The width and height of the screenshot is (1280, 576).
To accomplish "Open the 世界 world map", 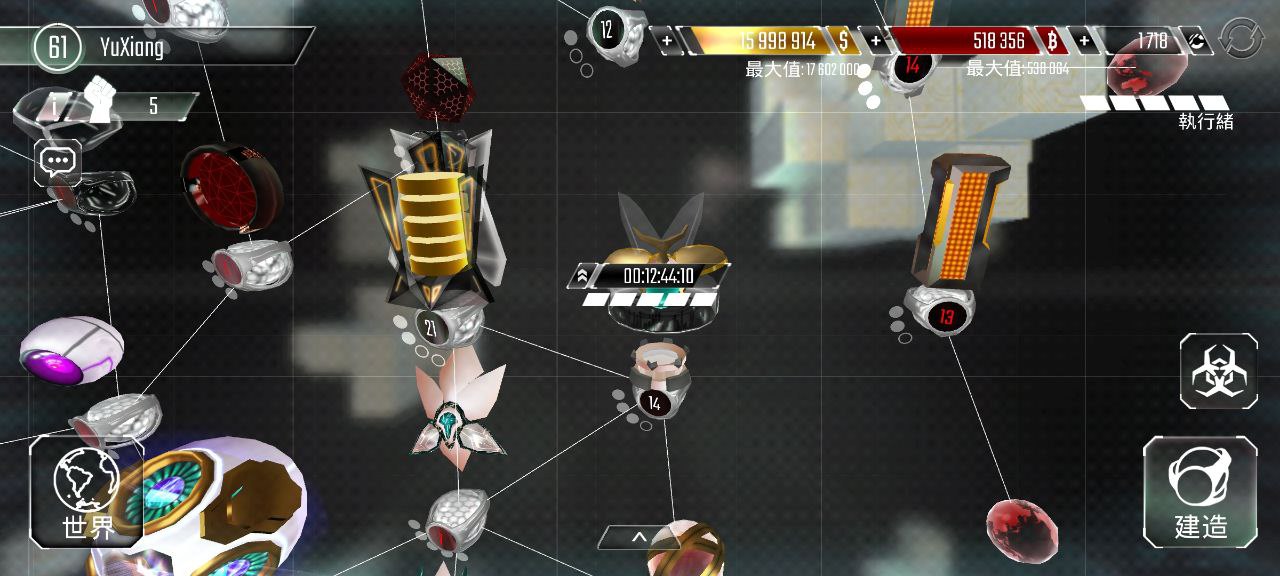I will pyautogui.click(x=87, y=491).
